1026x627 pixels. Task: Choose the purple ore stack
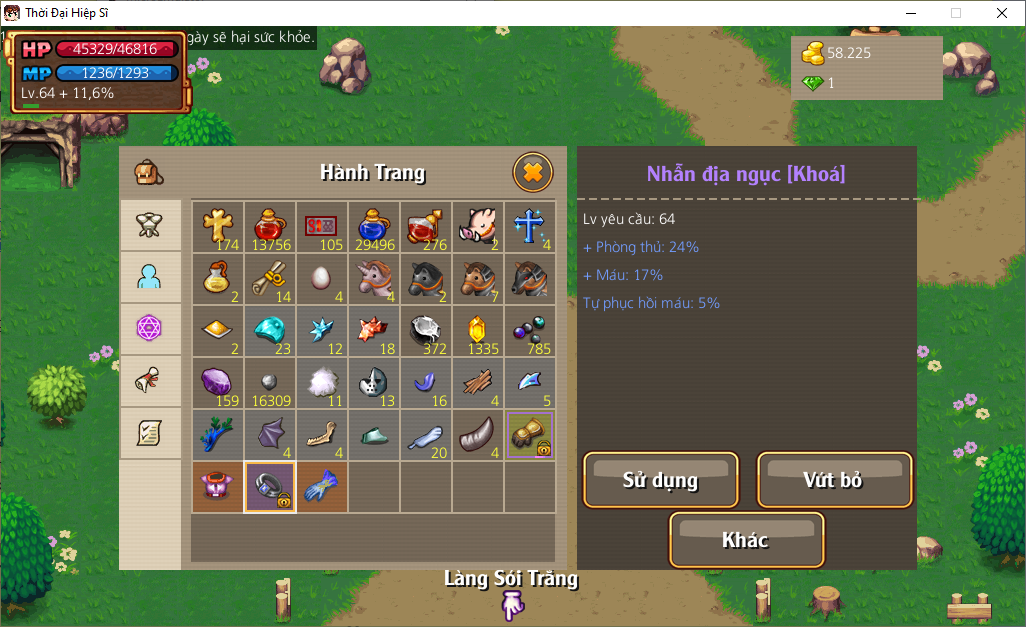tap(218, 383)
